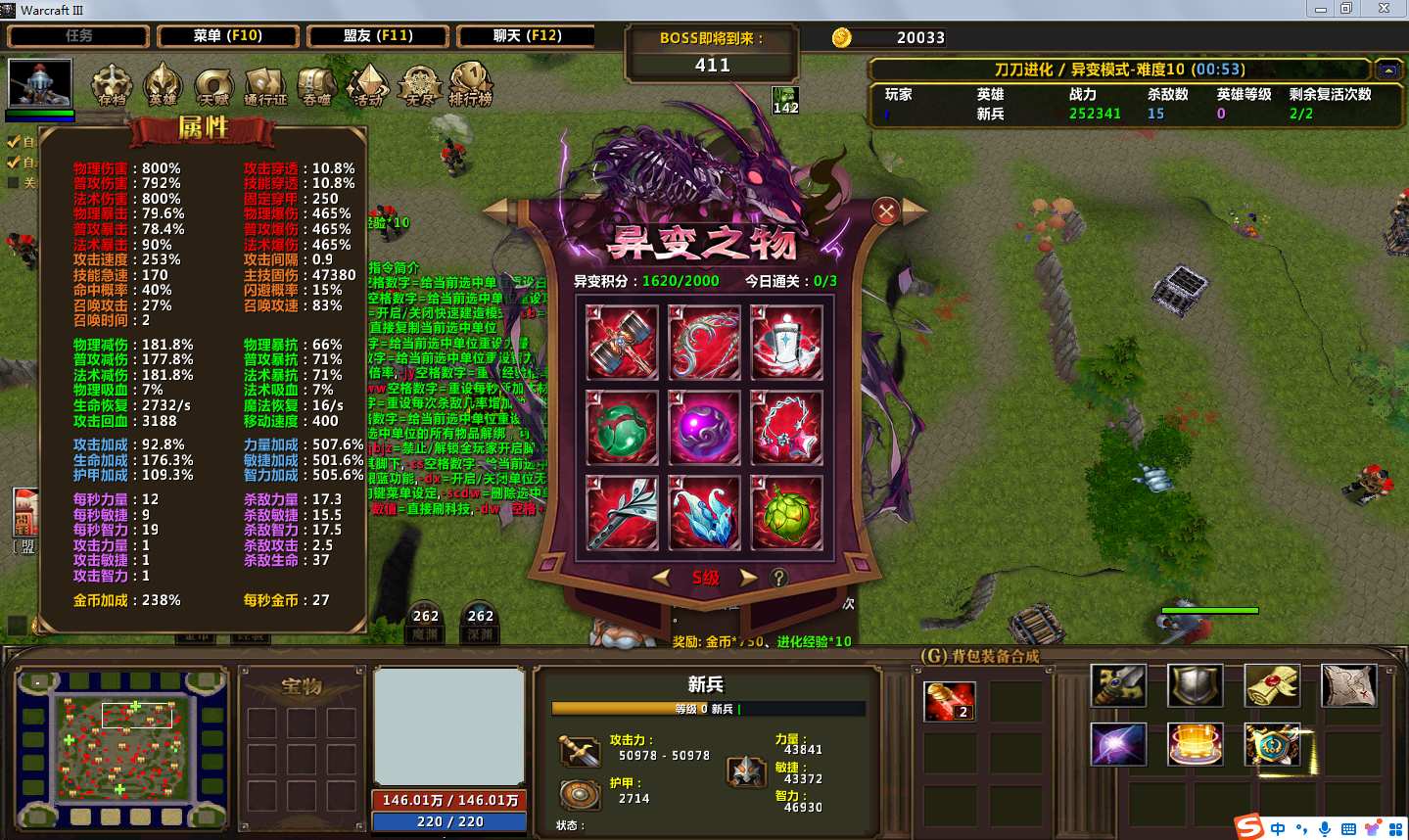
Task: Open the 菜单 (F10) menu
Action: [x=228, y=36]
